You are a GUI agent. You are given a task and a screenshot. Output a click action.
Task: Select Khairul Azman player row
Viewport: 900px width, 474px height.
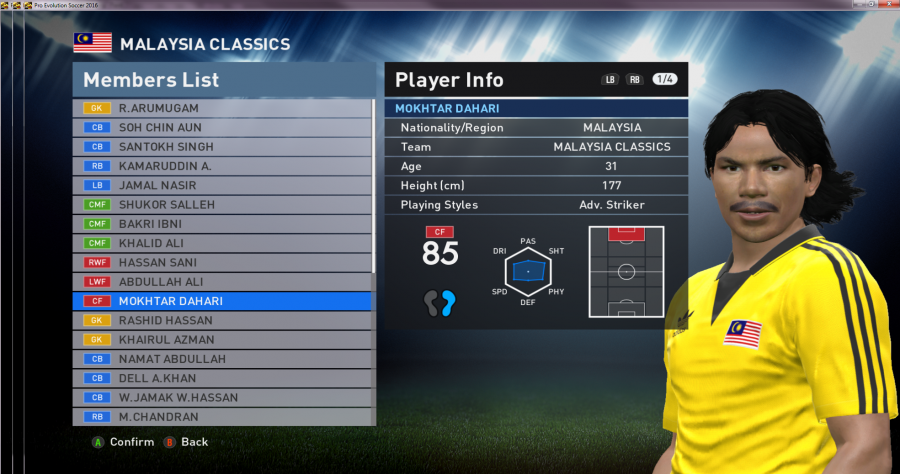point(222,340)
